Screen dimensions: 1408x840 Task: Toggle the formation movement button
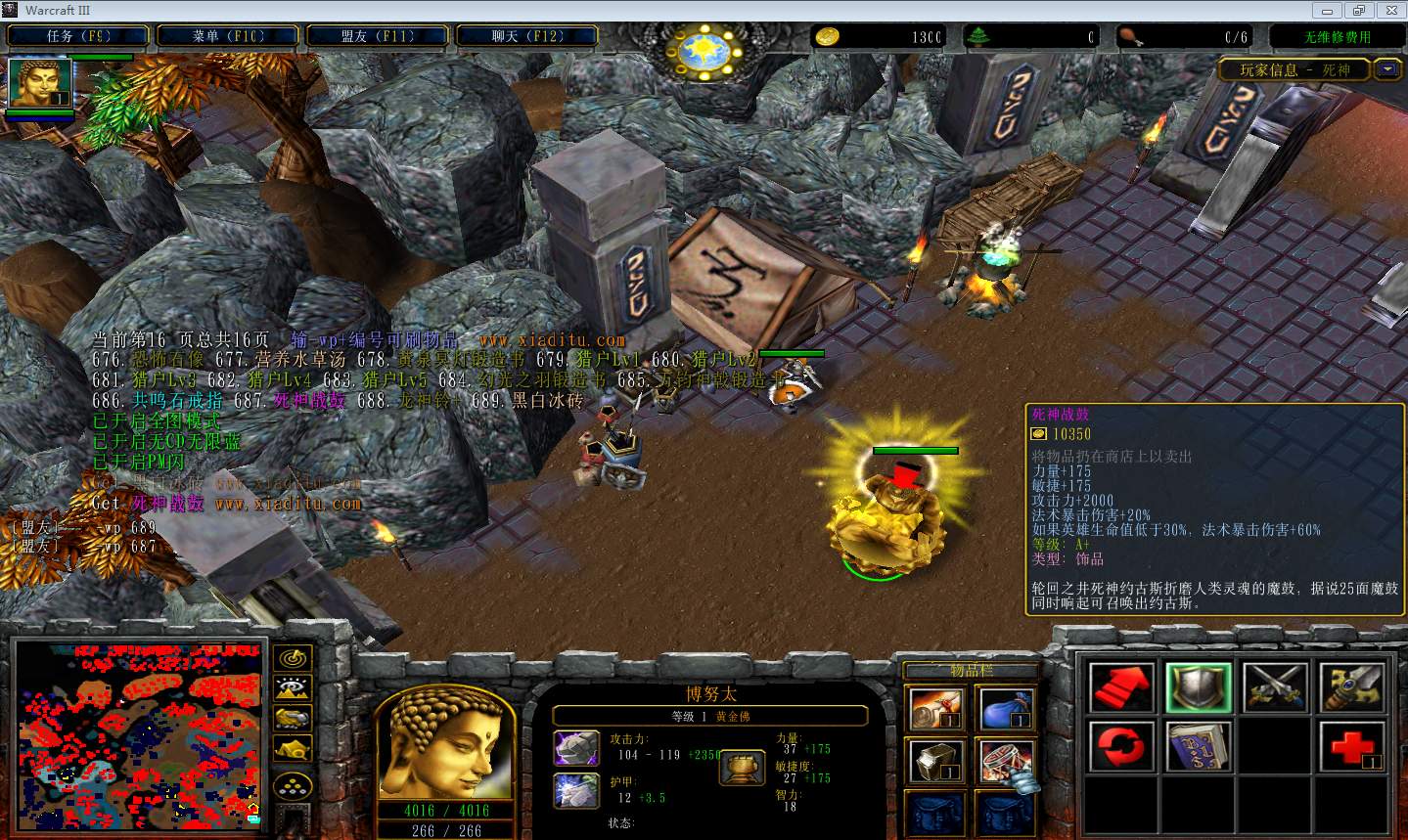click(293, 784)
